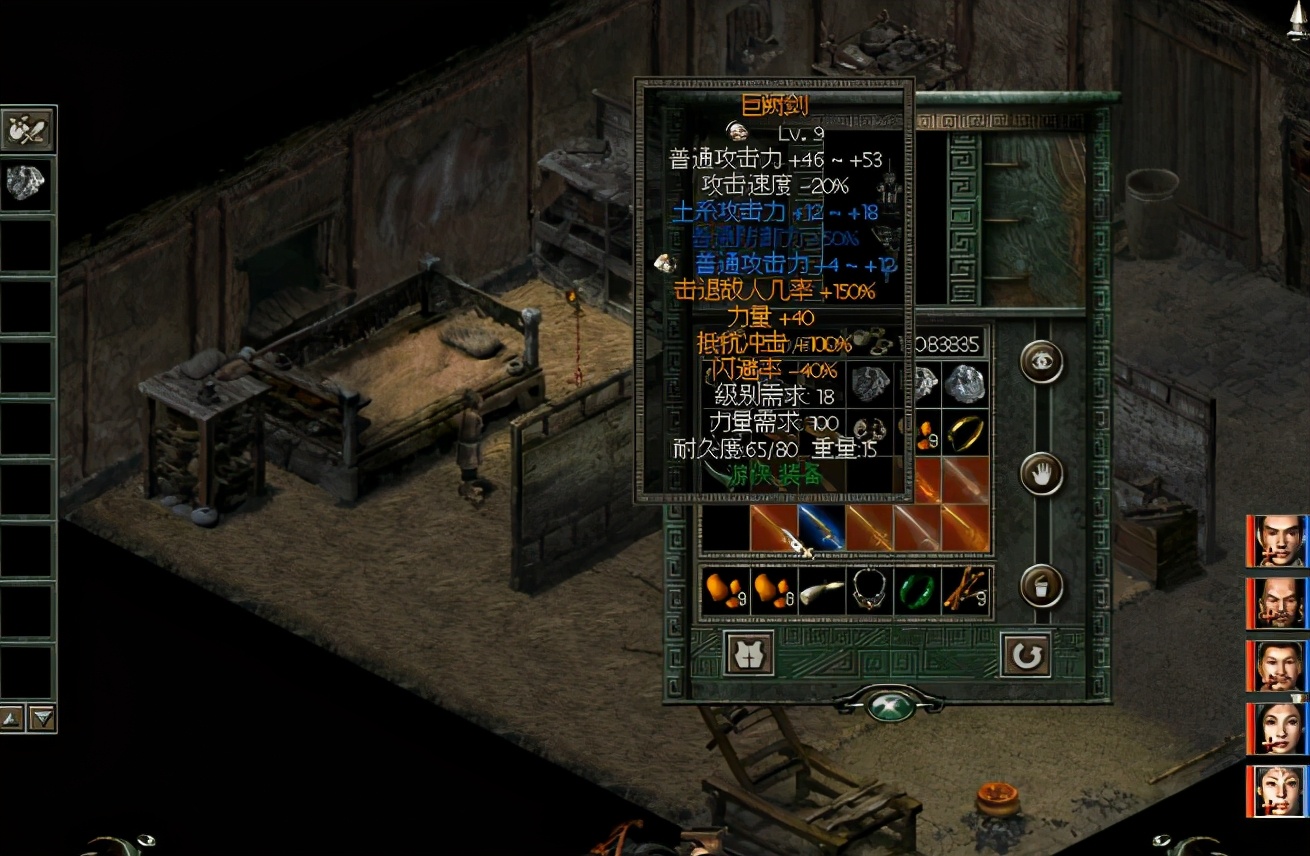Select the green jade bracelet slot
This screenshot has width=1310, height=856.
(917, 590)
